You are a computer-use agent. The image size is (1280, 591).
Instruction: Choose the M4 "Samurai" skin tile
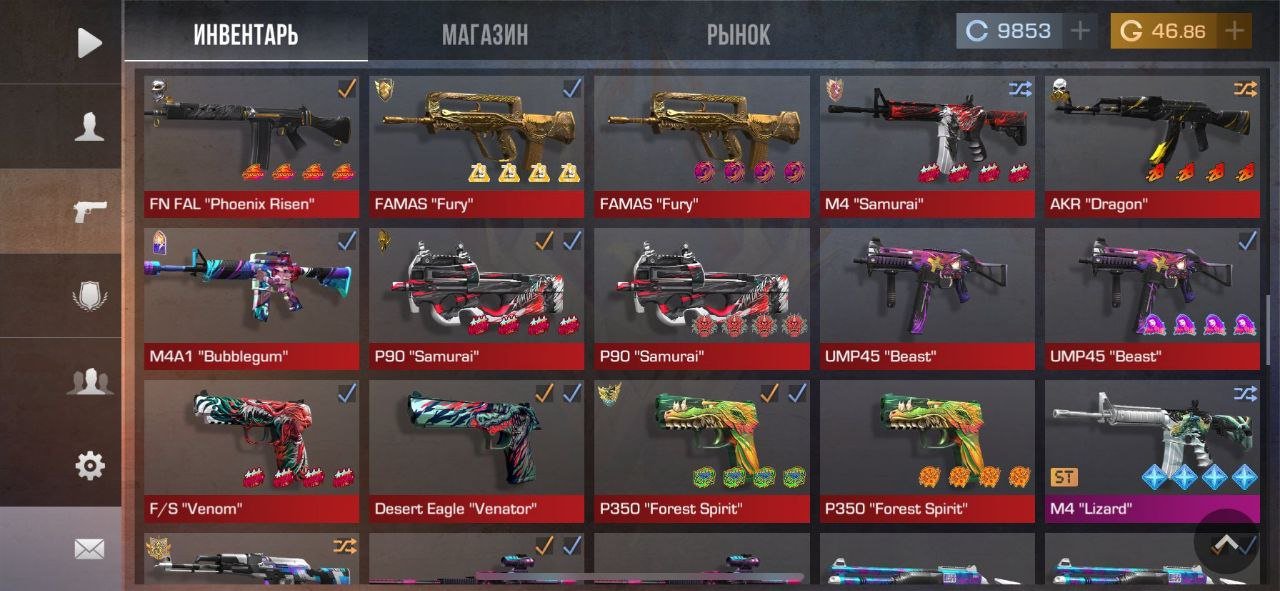927,146
